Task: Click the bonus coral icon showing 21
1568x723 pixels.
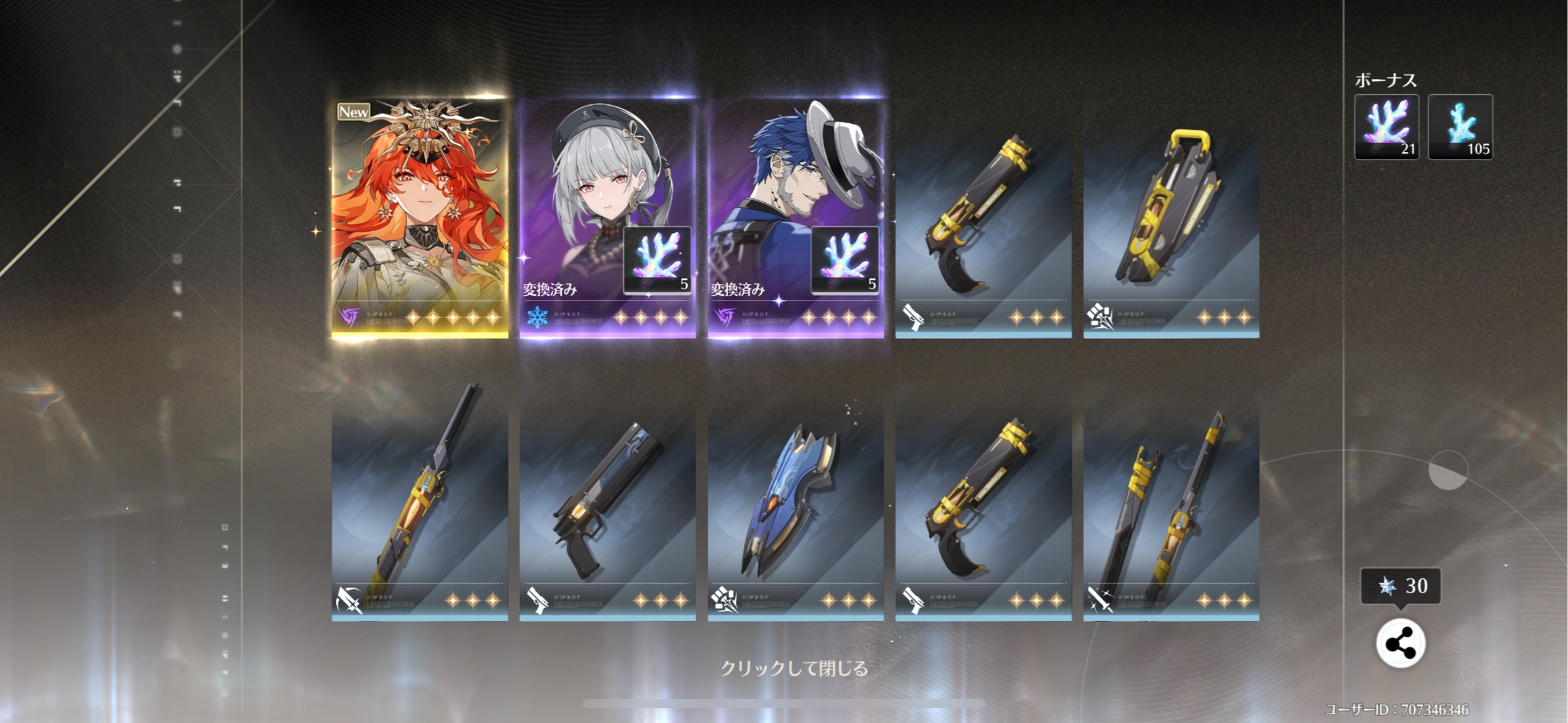Action: tap(1387, 127)
